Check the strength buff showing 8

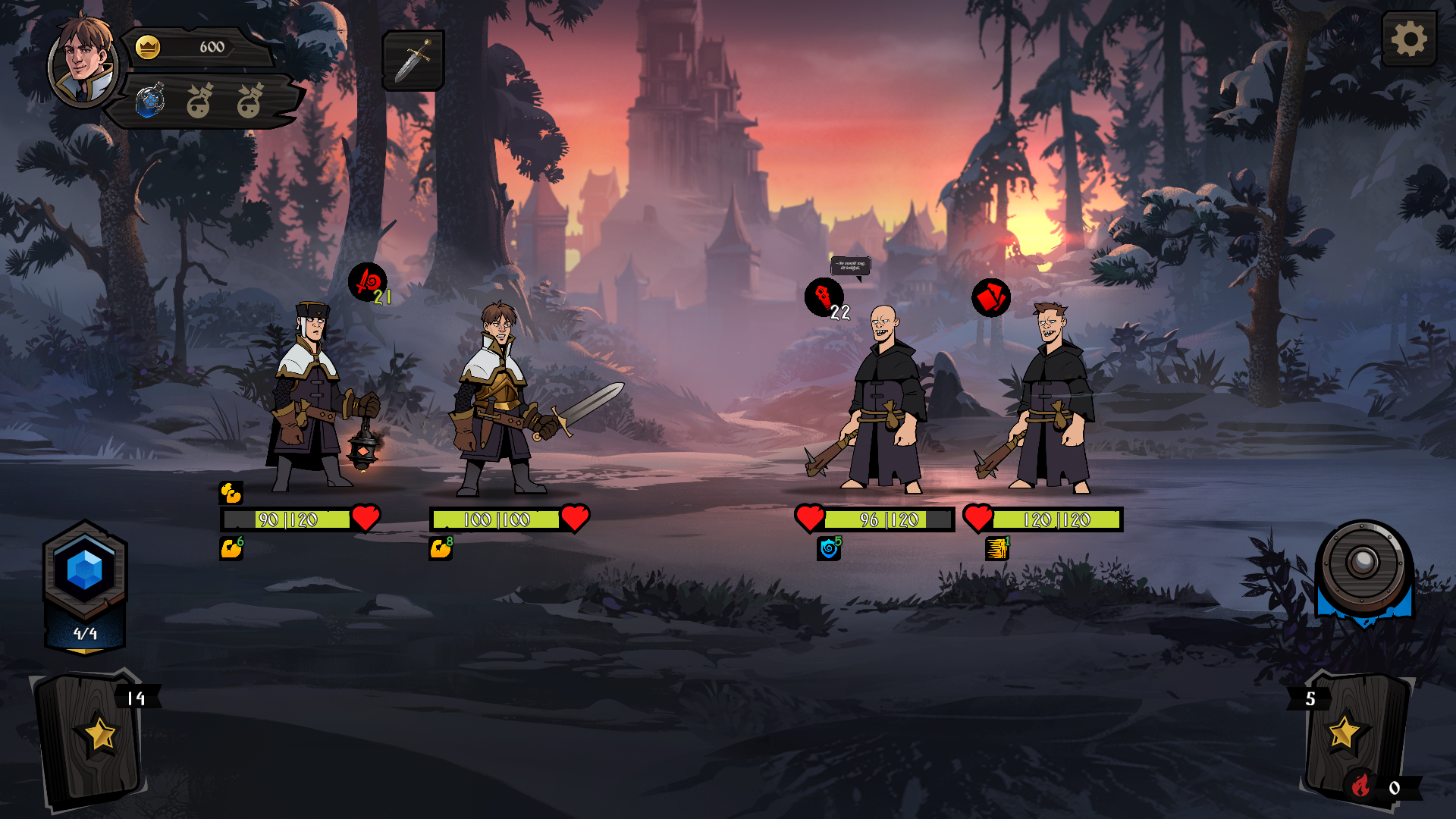441,548
